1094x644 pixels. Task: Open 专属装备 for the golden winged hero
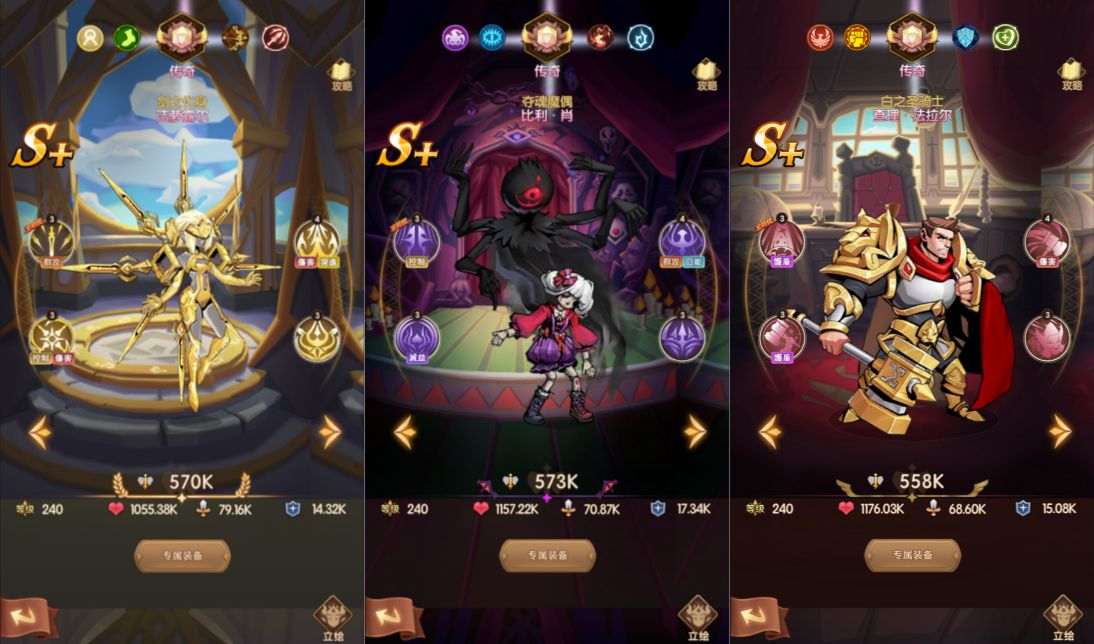[182, 555]
